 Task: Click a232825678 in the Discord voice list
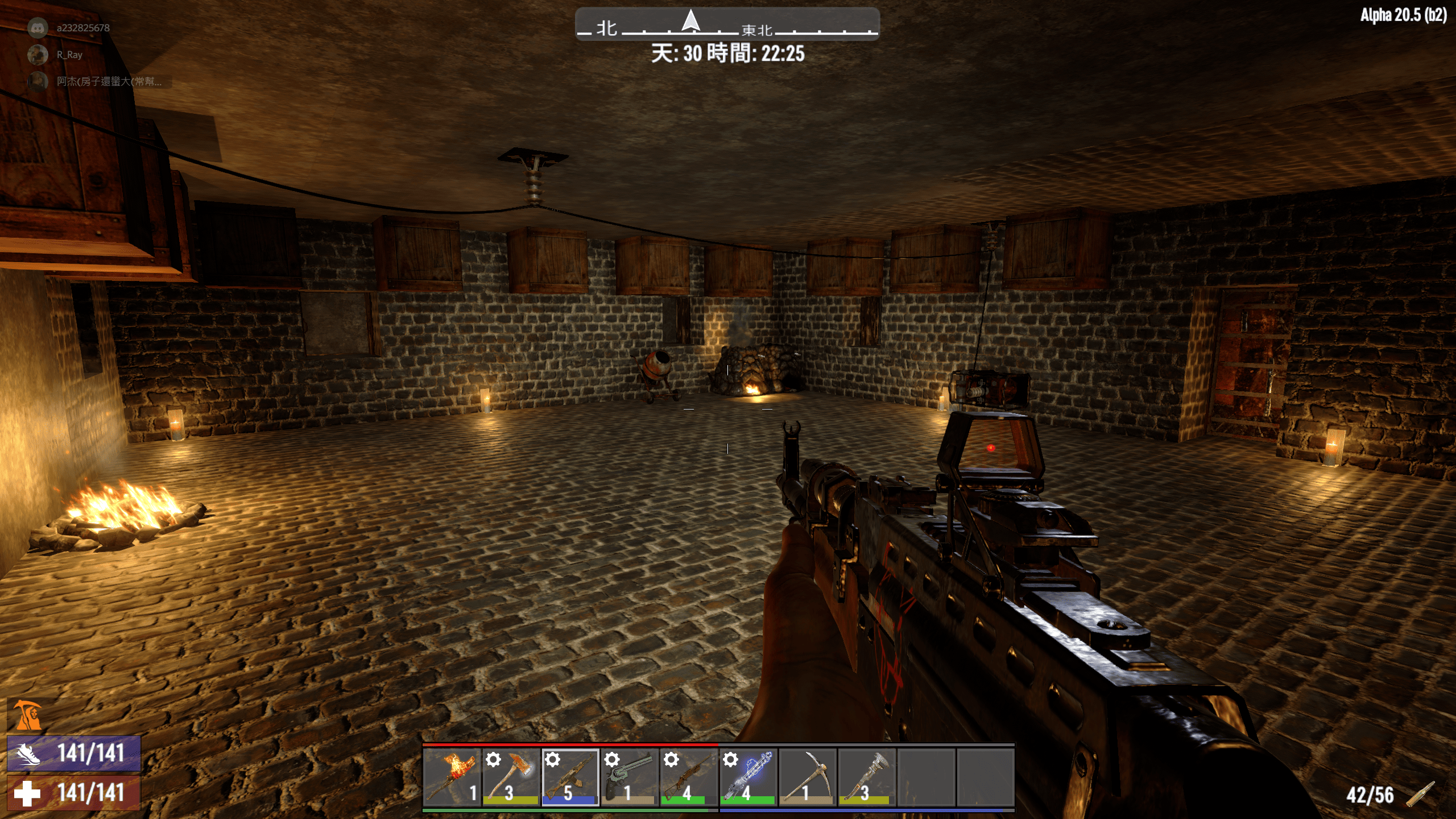pos(82,27)
